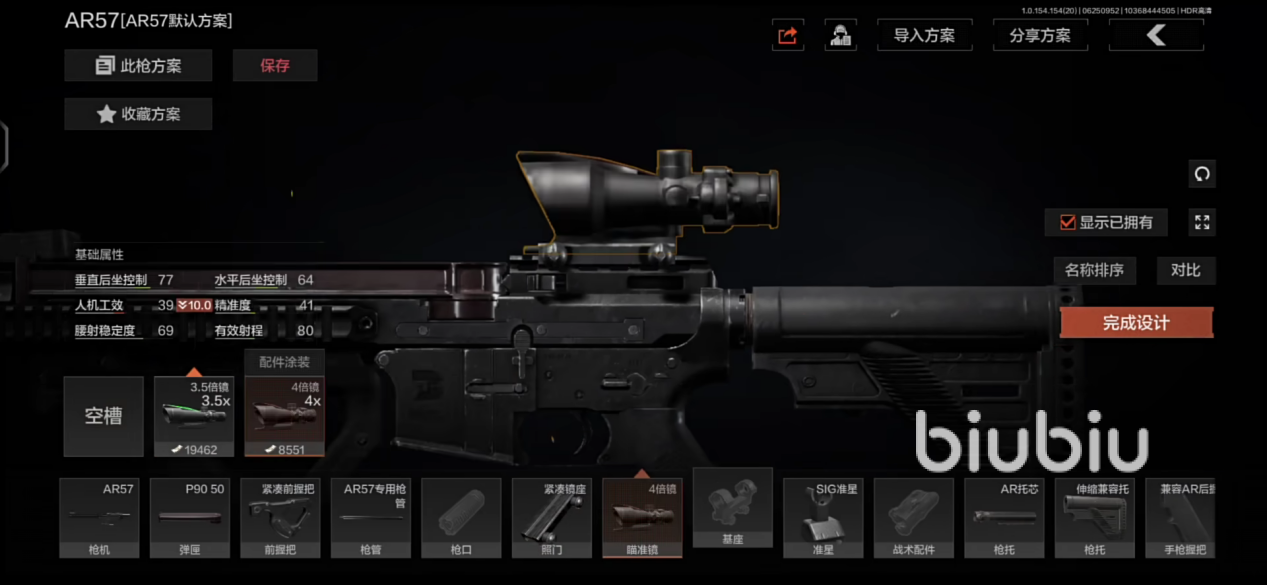Choose the 准星 SIG front sight slot
1267x585 pixels.
pos(823,517)
